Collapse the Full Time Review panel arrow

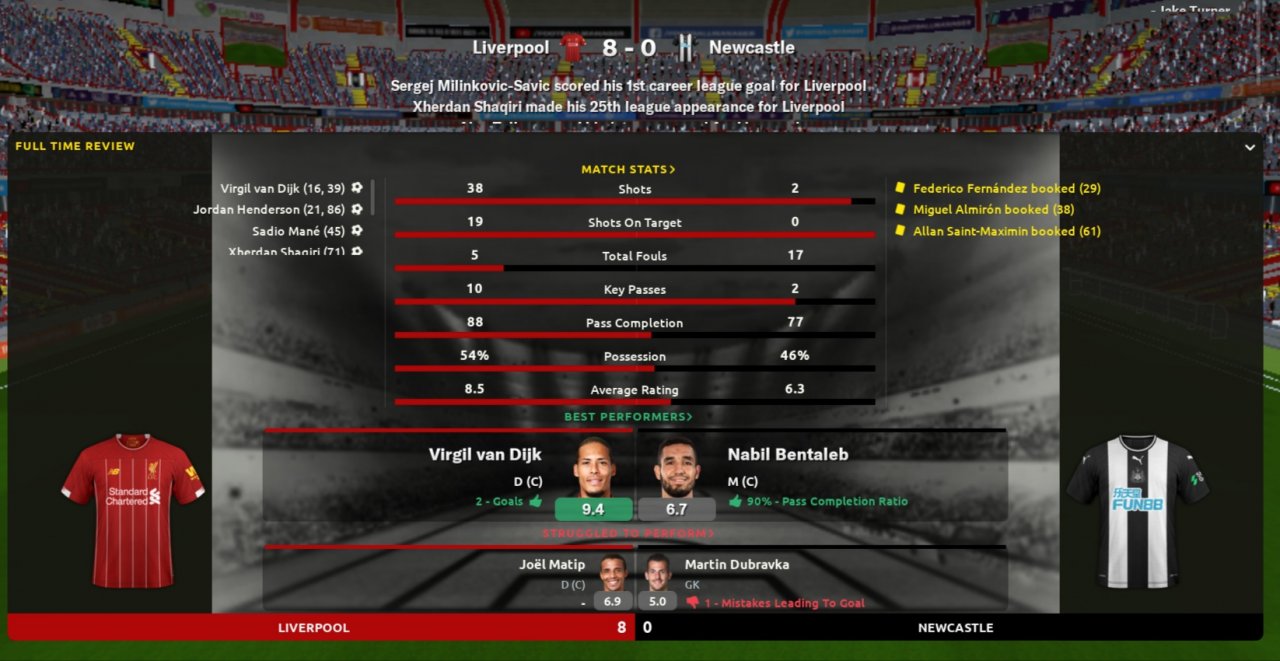1249,147
